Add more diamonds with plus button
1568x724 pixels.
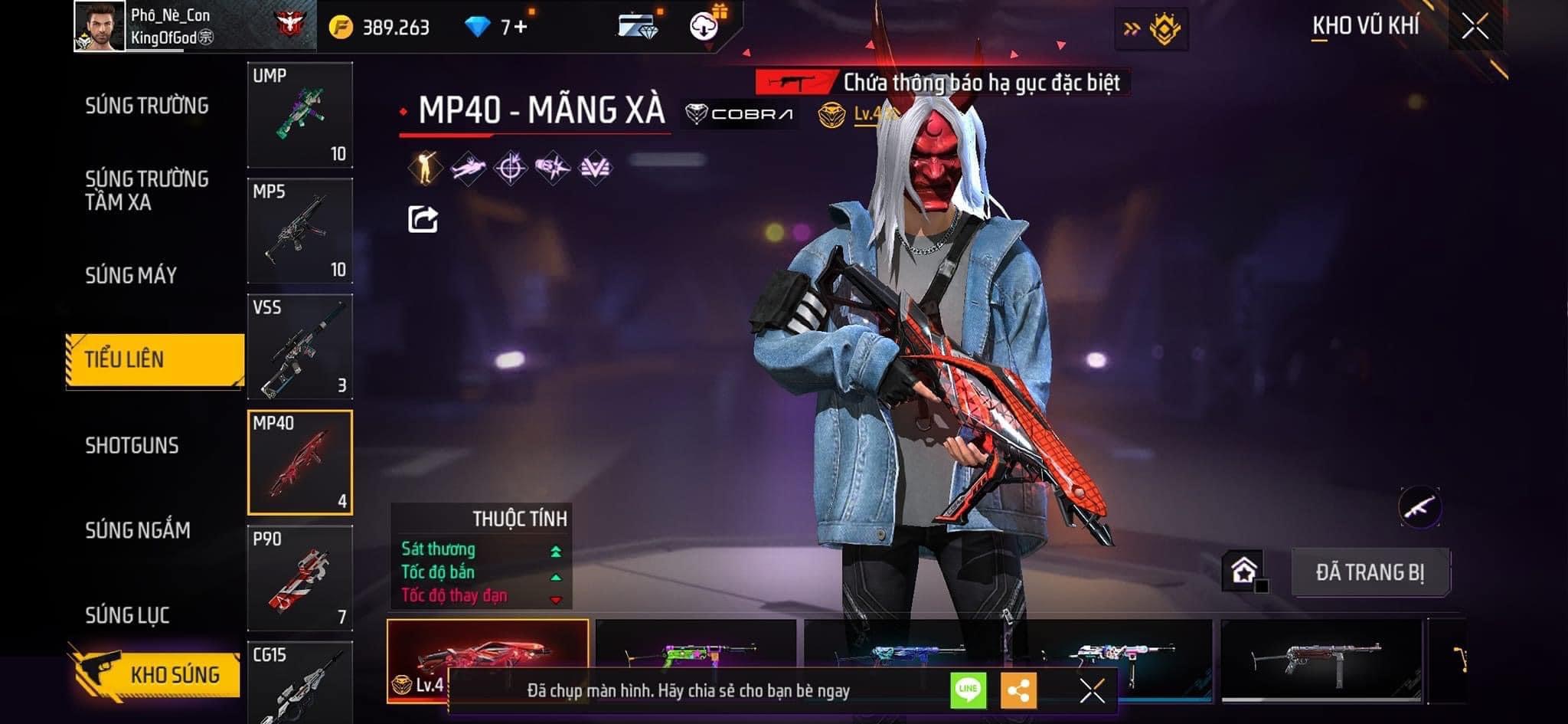point(521,28)
